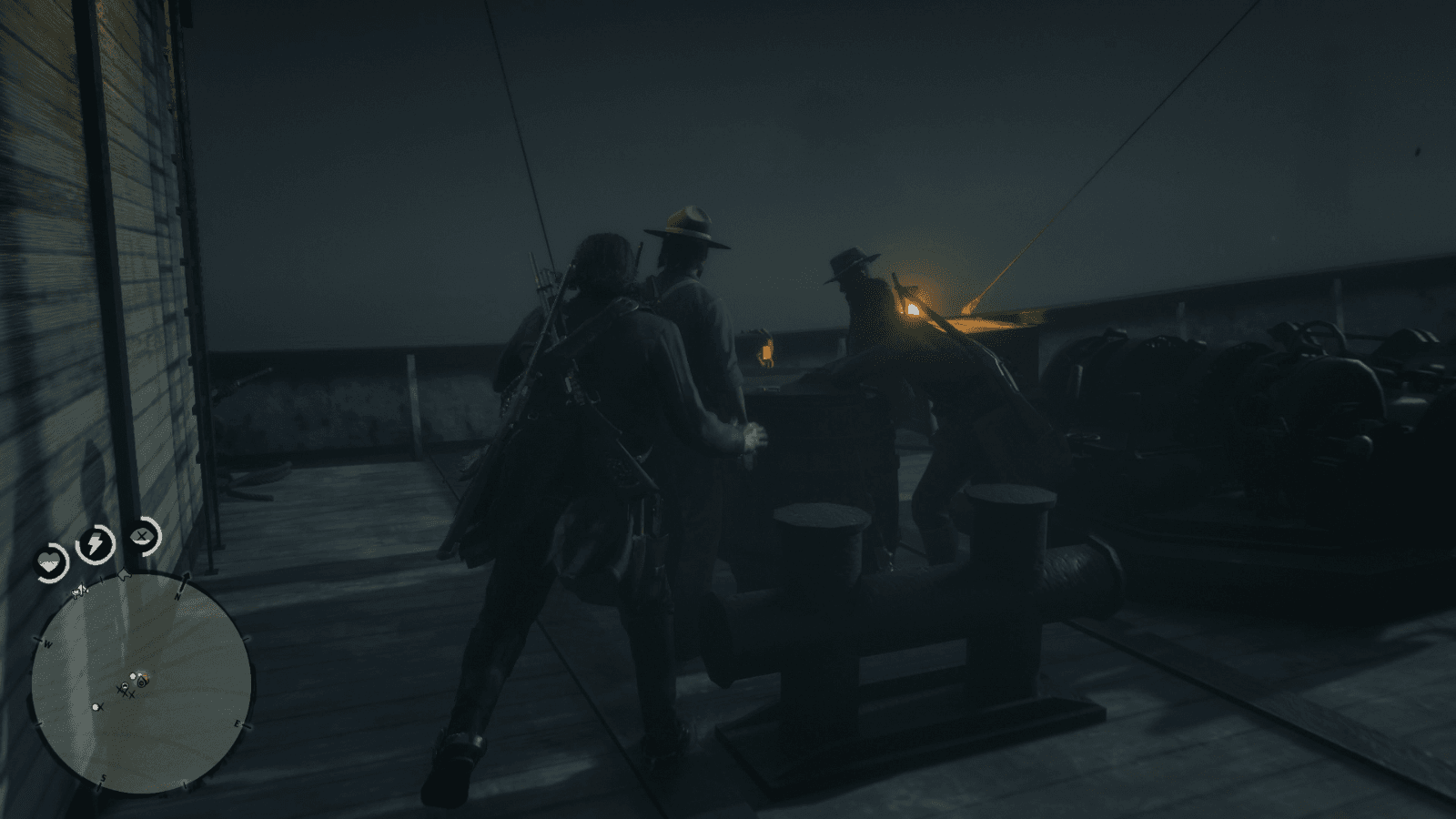
Task: Select the orange companion blip on minimap
Action: pyautogui.click(x=147, y=676)
